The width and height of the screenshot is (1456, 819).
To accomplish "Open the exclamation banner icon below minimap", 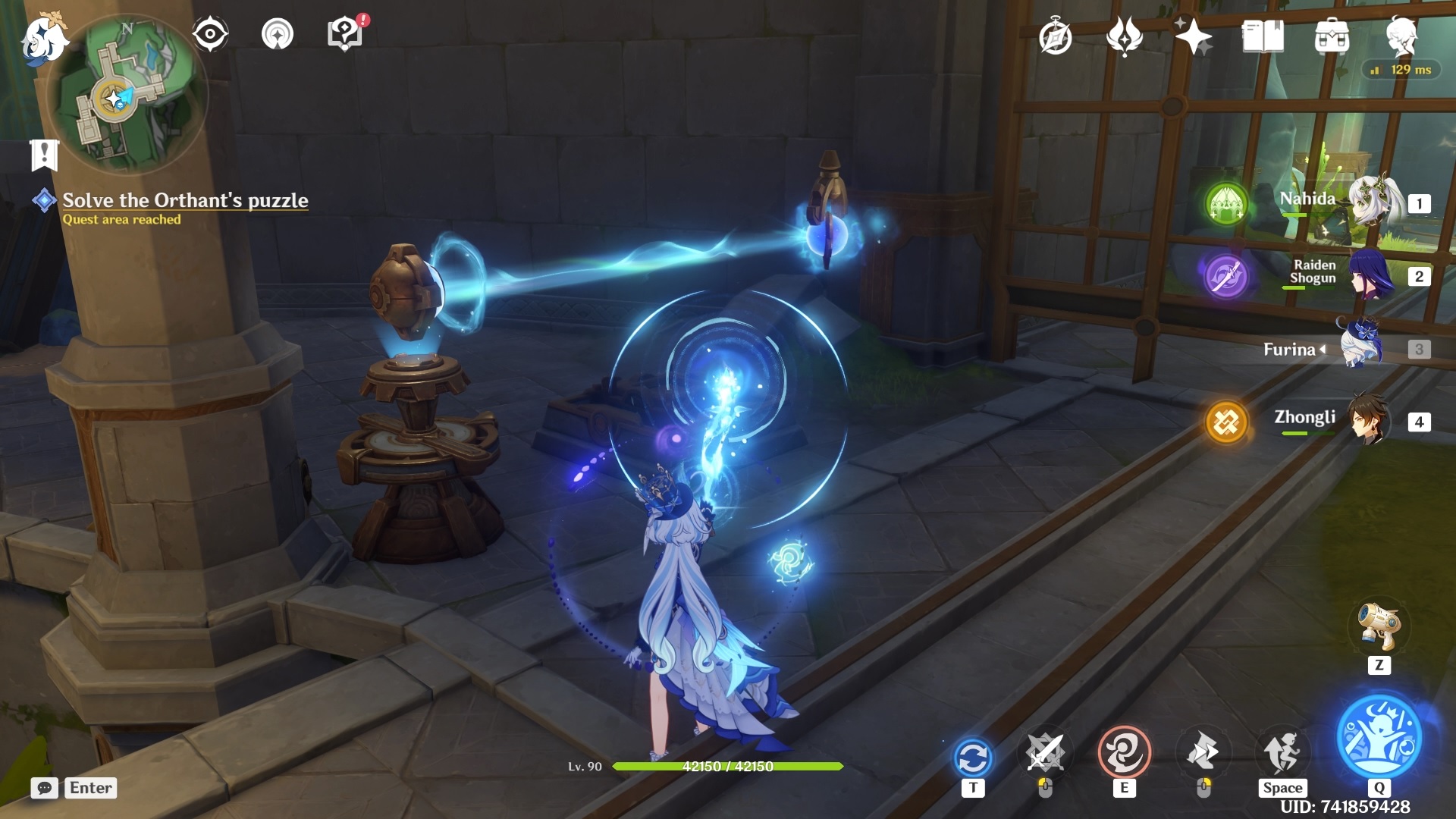I will [44, 155].
